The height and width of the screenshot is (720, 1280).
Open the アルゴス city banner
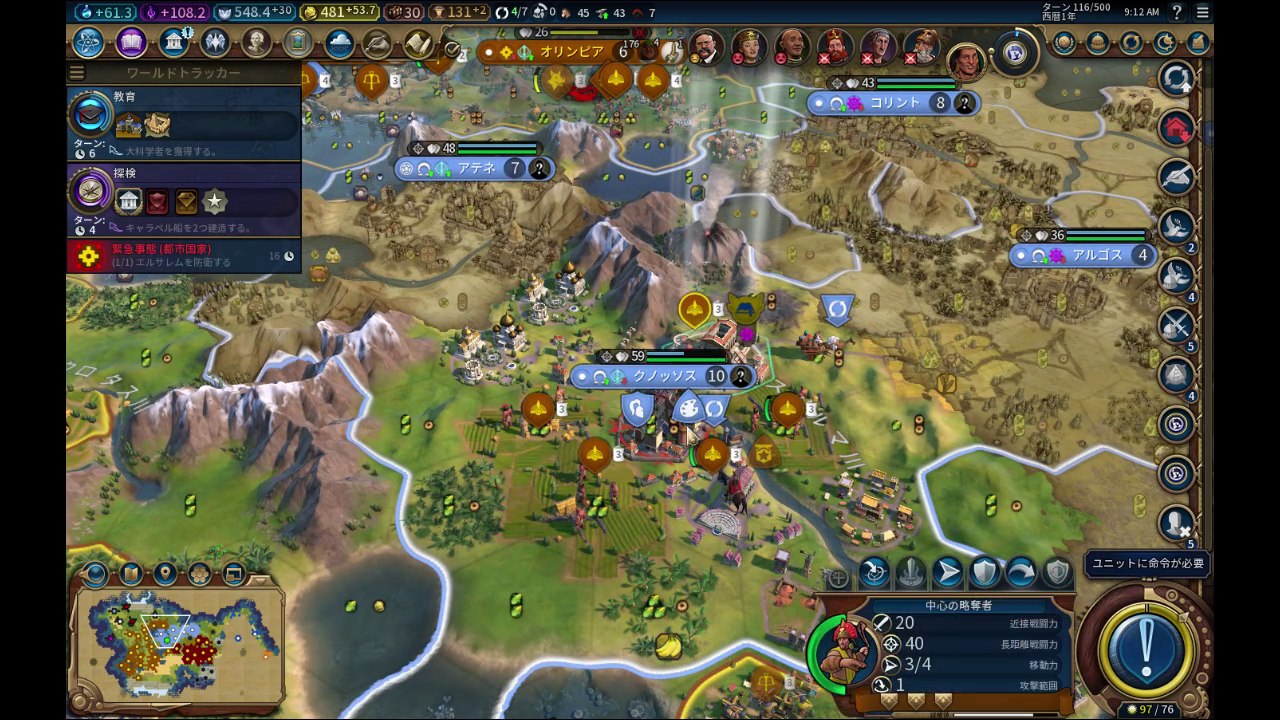point(1084,255)
